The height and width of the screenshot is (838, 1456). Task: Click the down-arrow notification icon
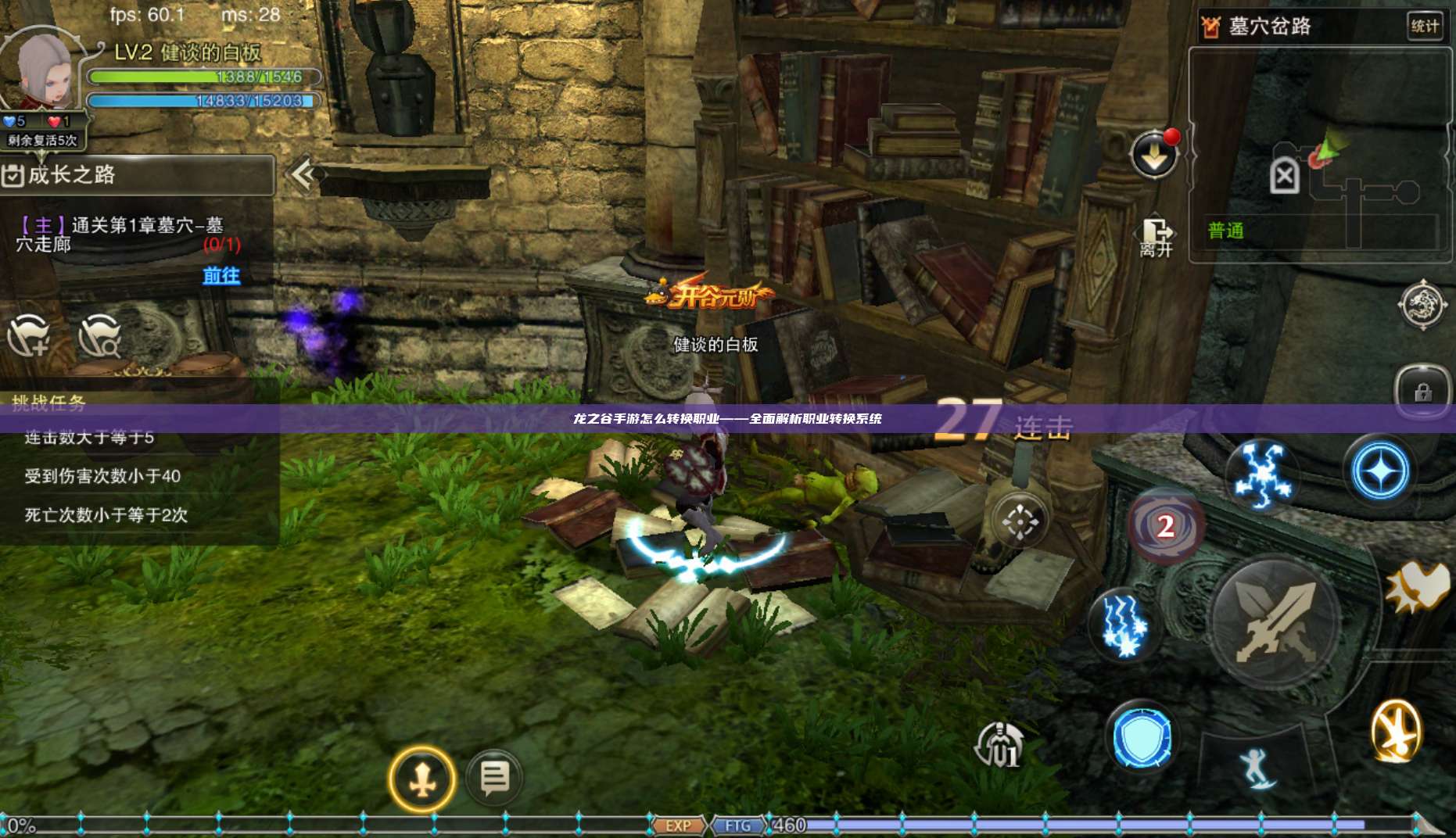[1154, 156]
